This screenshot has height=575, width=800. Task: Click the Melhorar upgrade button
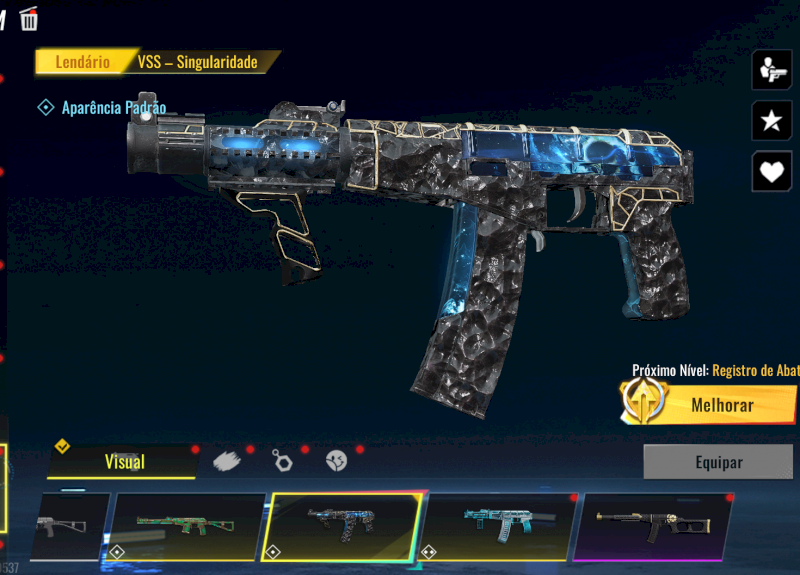[x=709, y=405]
